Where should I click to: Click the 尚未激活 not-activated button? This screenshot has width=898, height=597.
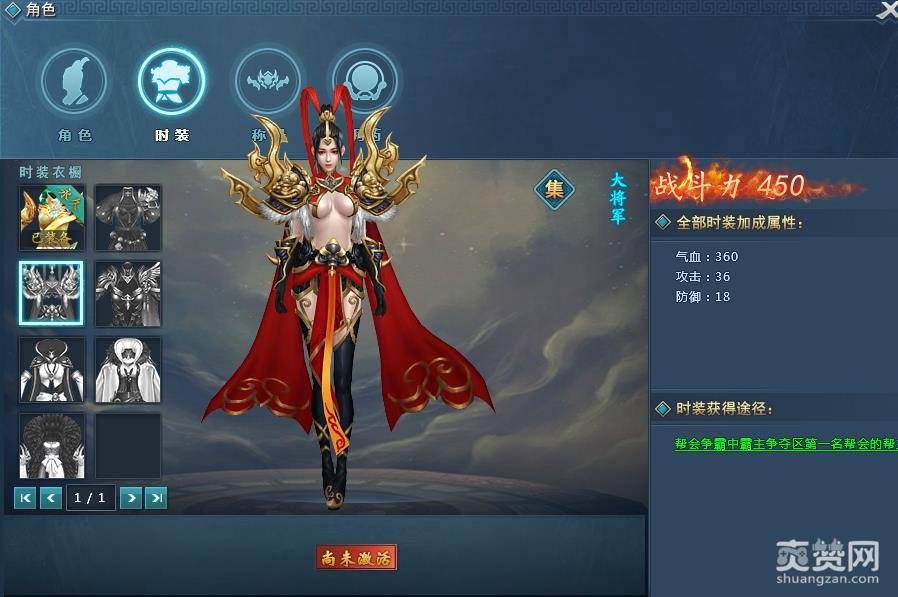point(356,557)
